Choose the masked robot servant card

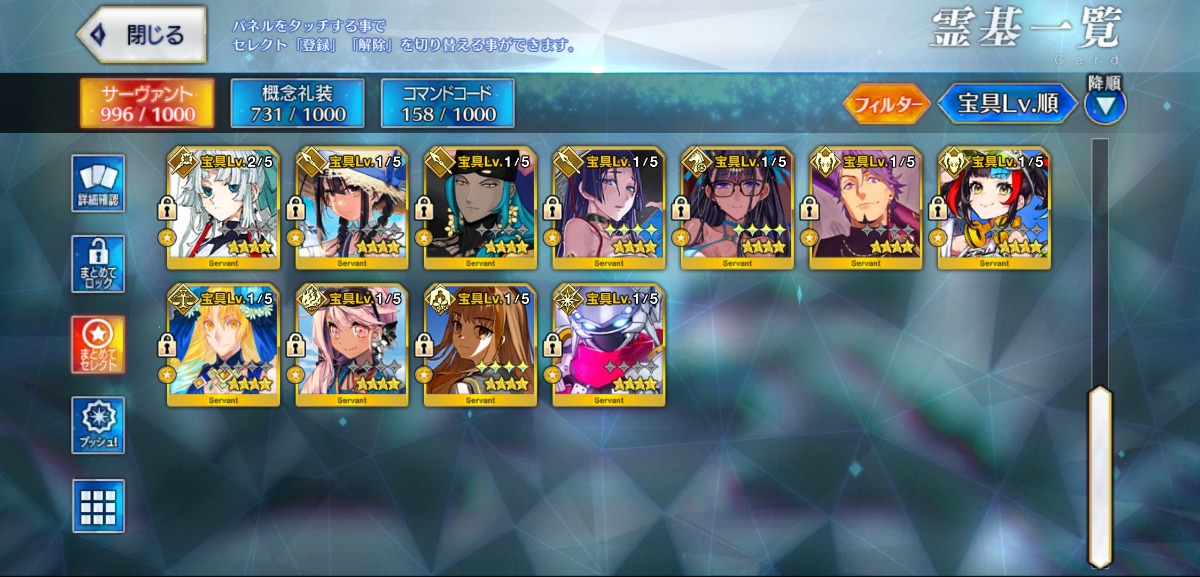tap(609, 345)
